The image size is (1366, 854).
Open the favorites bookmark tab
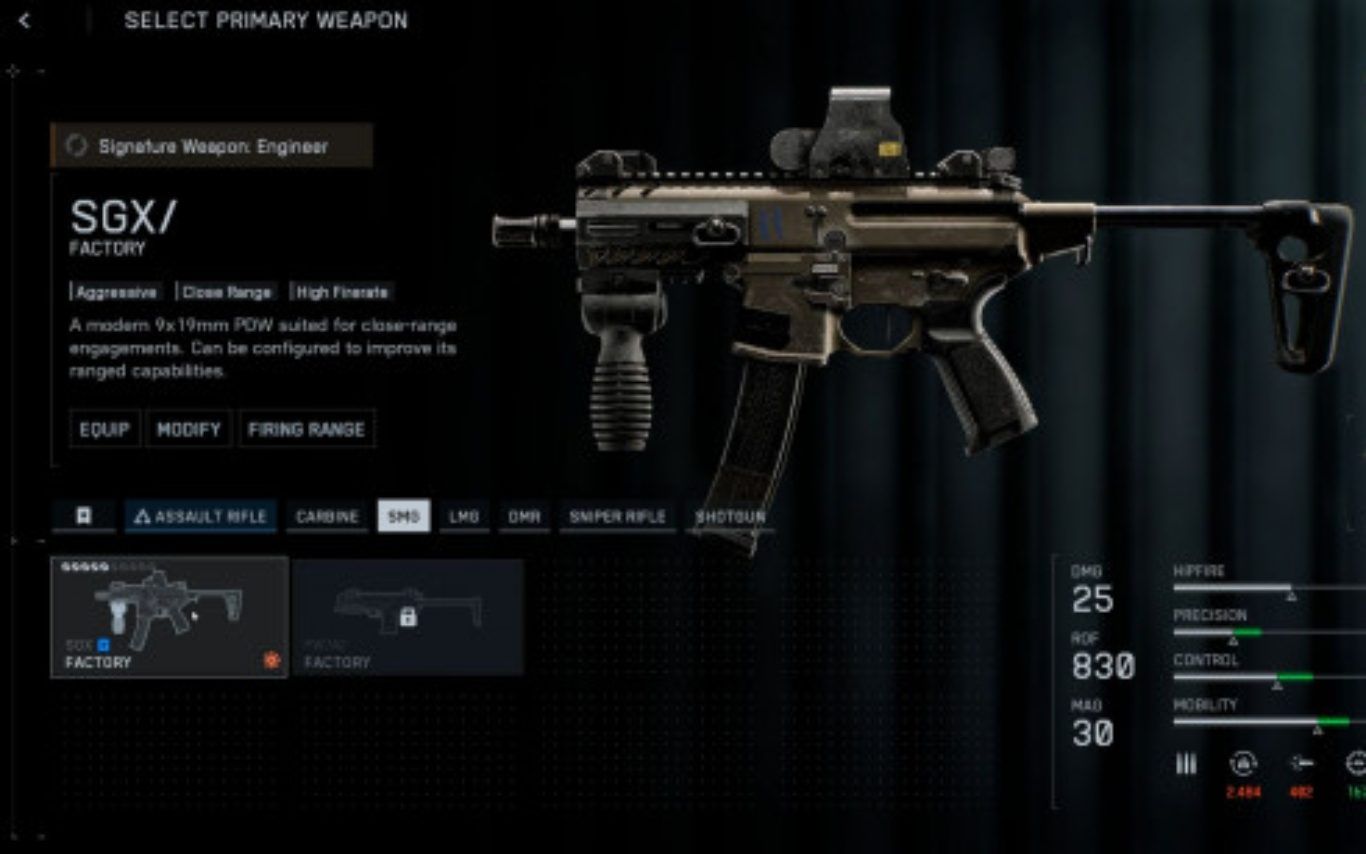point(84,516)
